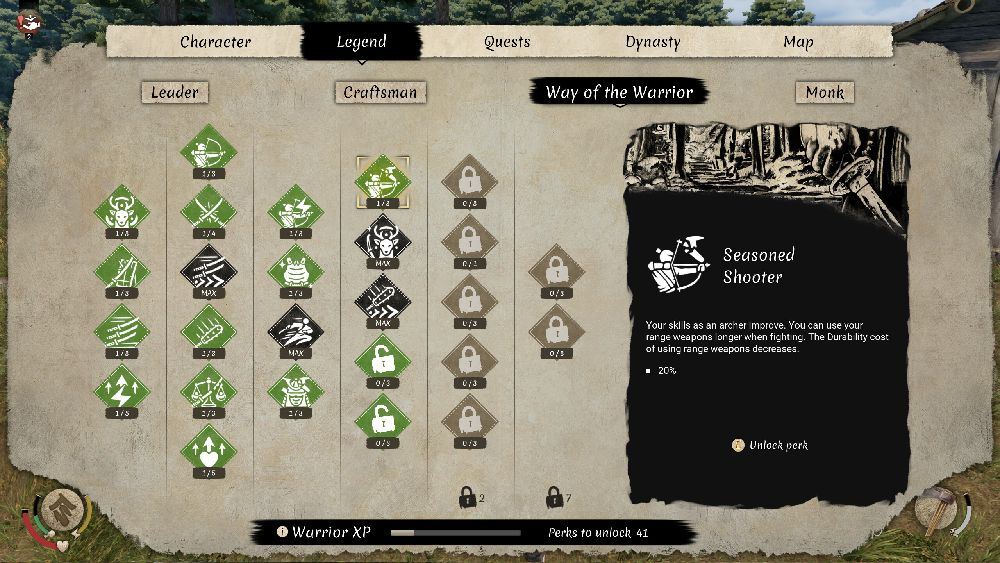Choose the frog perk icon
The width and height of the screenshot is (1000, 563).
pos(296,269)
